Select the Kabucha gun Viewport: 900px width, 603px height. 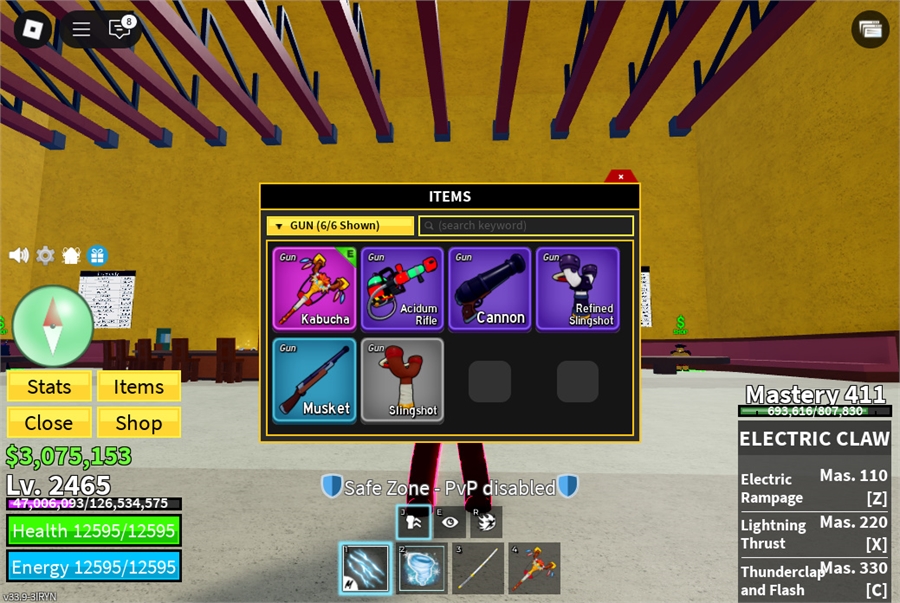tap(314, 289)
